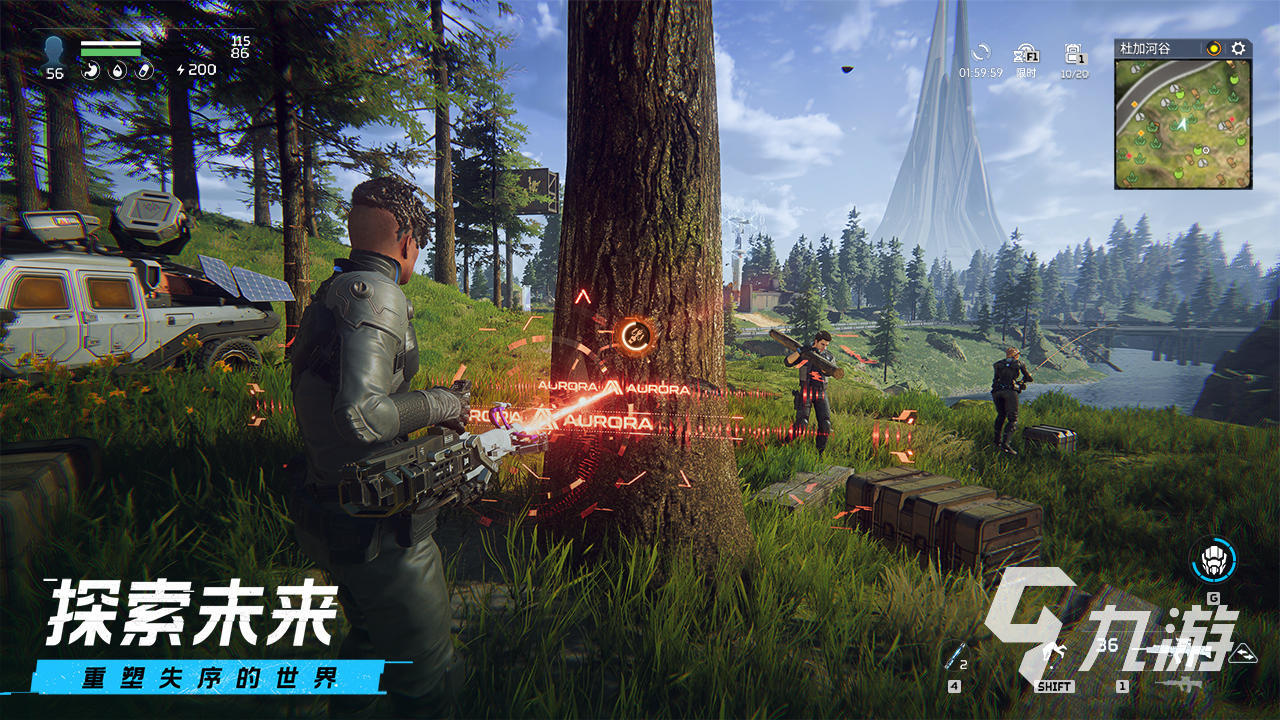Select the medicine pill status icon

[x=143, y=70]
